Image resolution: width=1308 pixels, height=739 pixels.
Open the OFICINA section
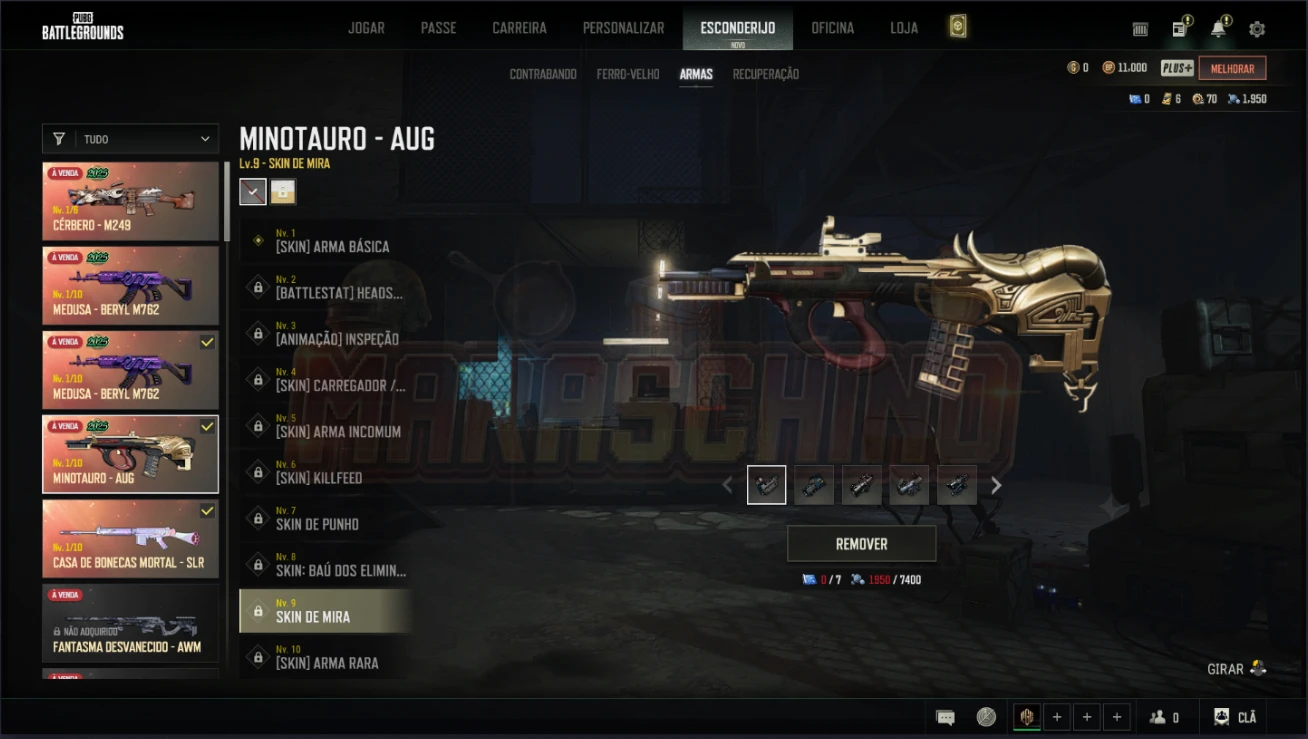(832, 28)
